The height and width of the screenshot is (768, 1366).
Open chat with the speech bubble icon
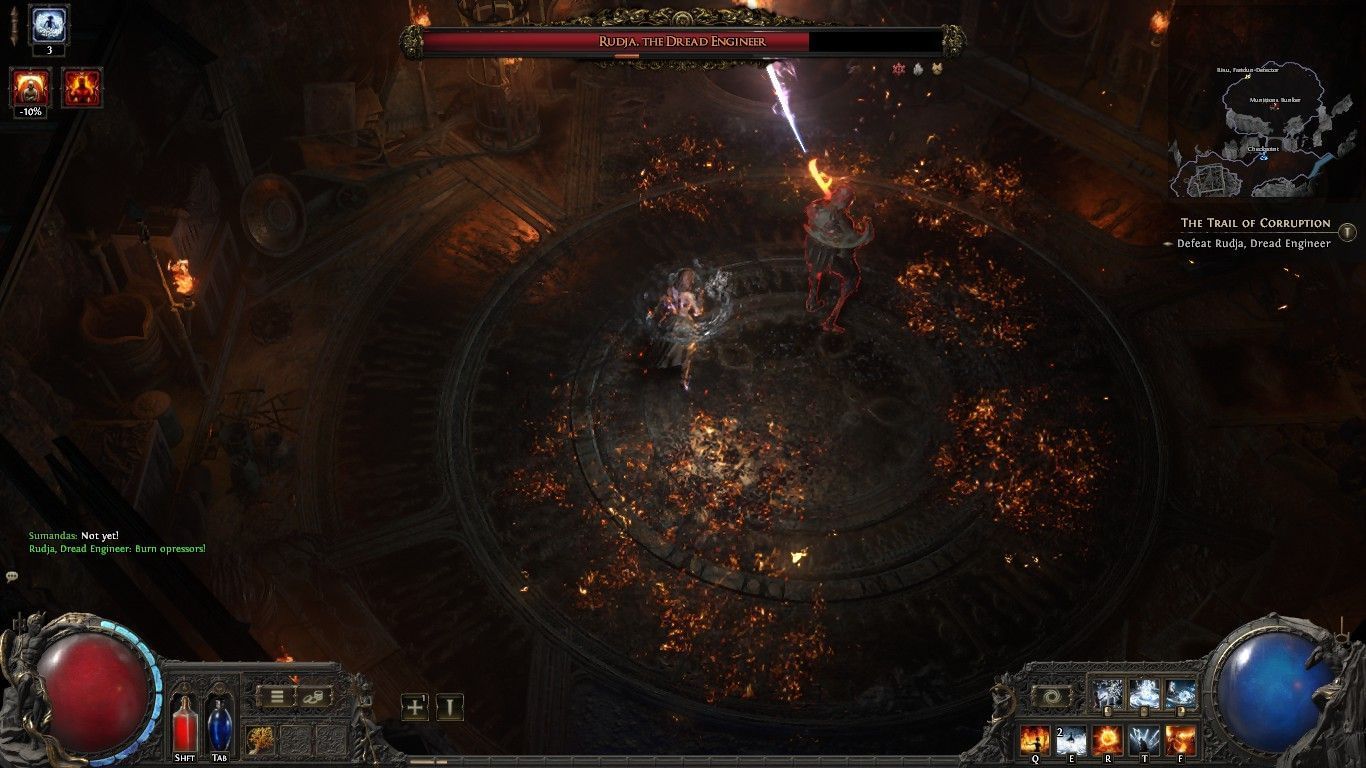pos(14,575)
